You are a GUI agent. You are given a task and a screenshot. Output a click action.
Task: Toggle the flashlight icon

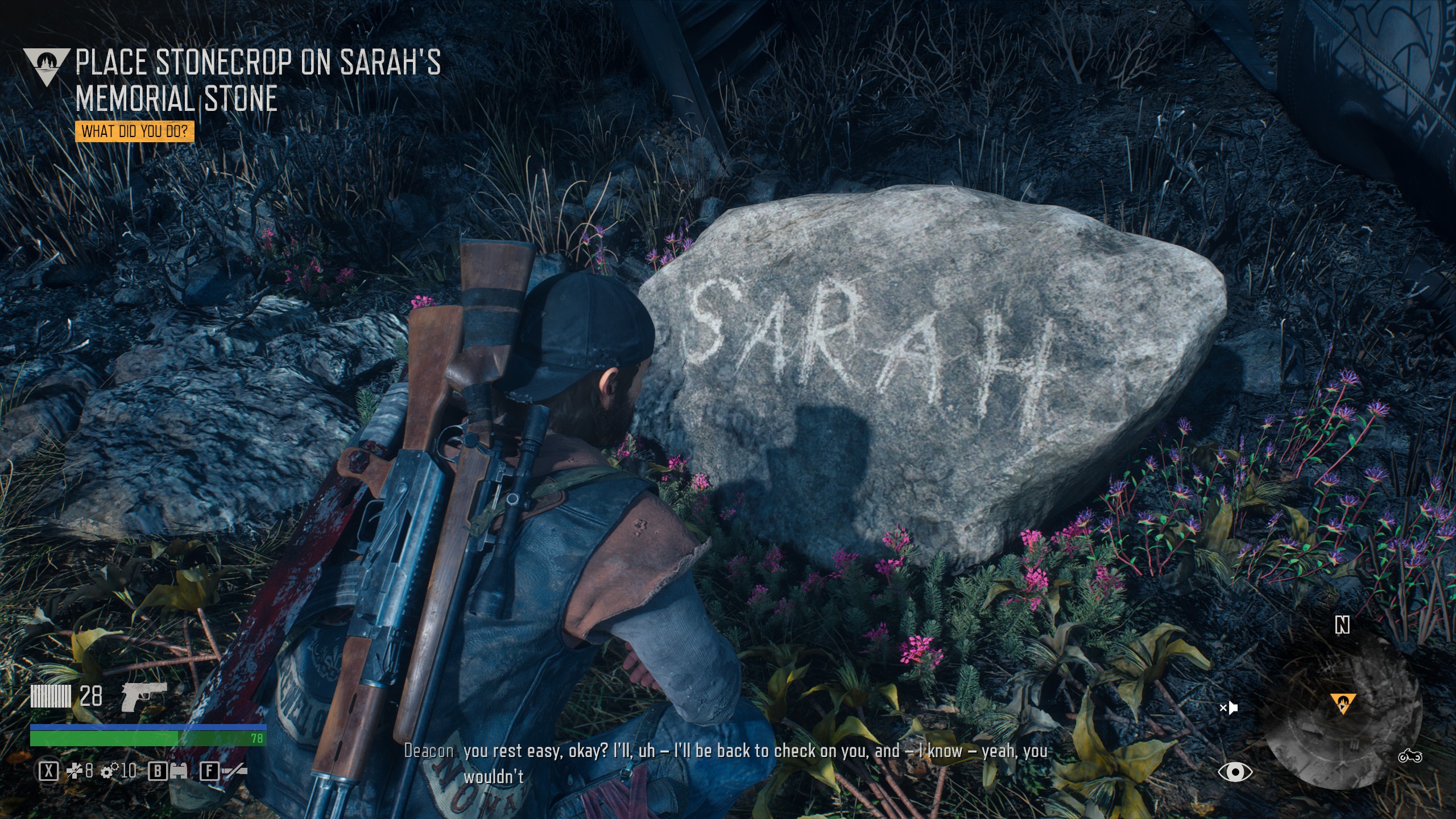click(x=234, y=771)
